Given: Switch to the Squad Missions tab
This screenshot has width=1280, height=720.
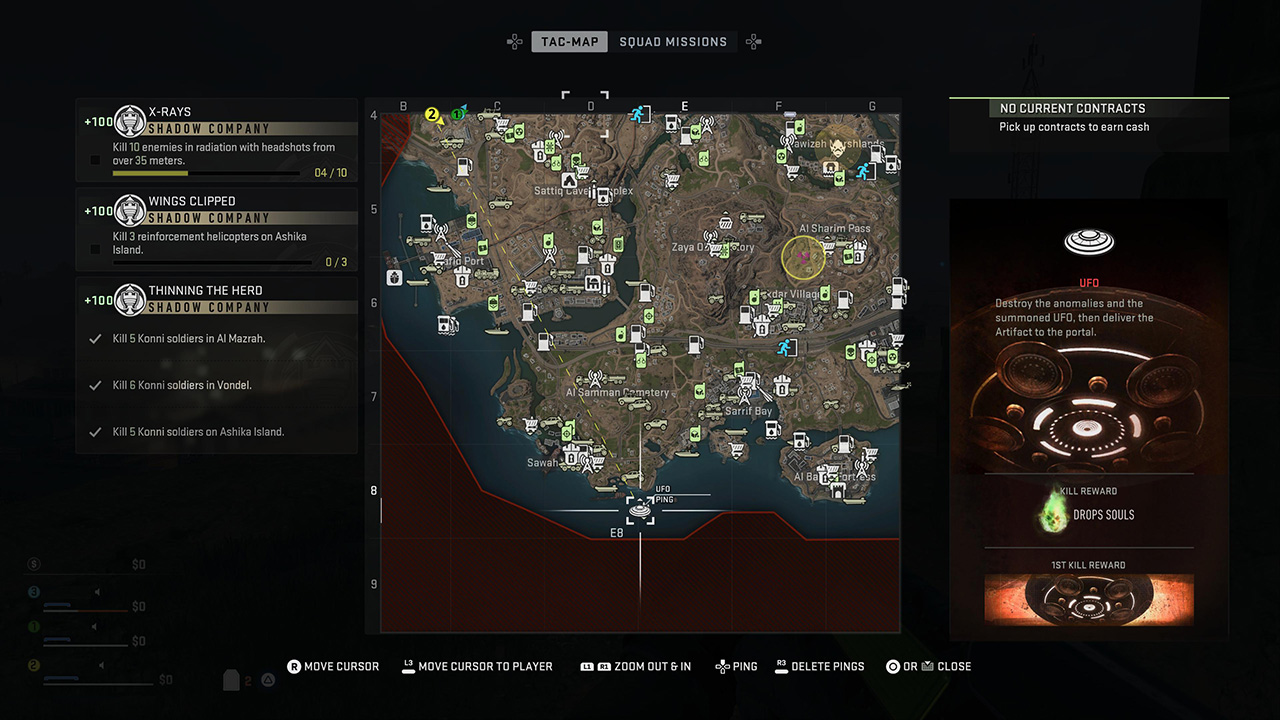Looking at the screenshot, I should pos(673,42).
